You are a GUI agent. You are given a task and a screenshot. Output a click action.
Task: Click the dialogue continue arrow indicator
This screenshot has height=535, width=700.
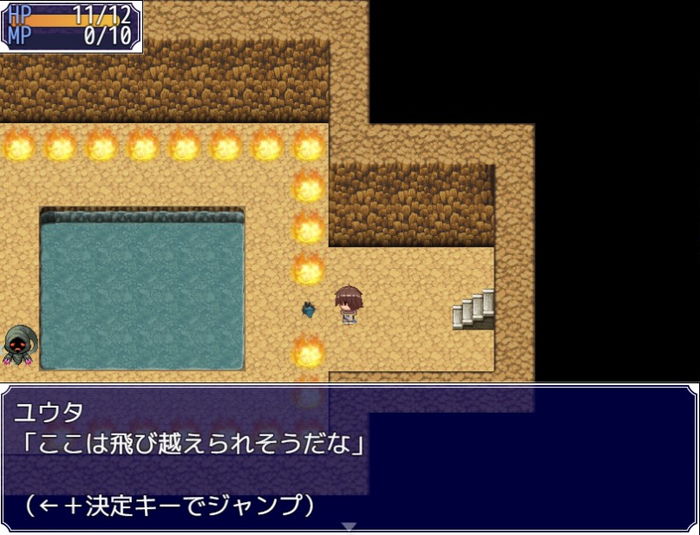349,526
